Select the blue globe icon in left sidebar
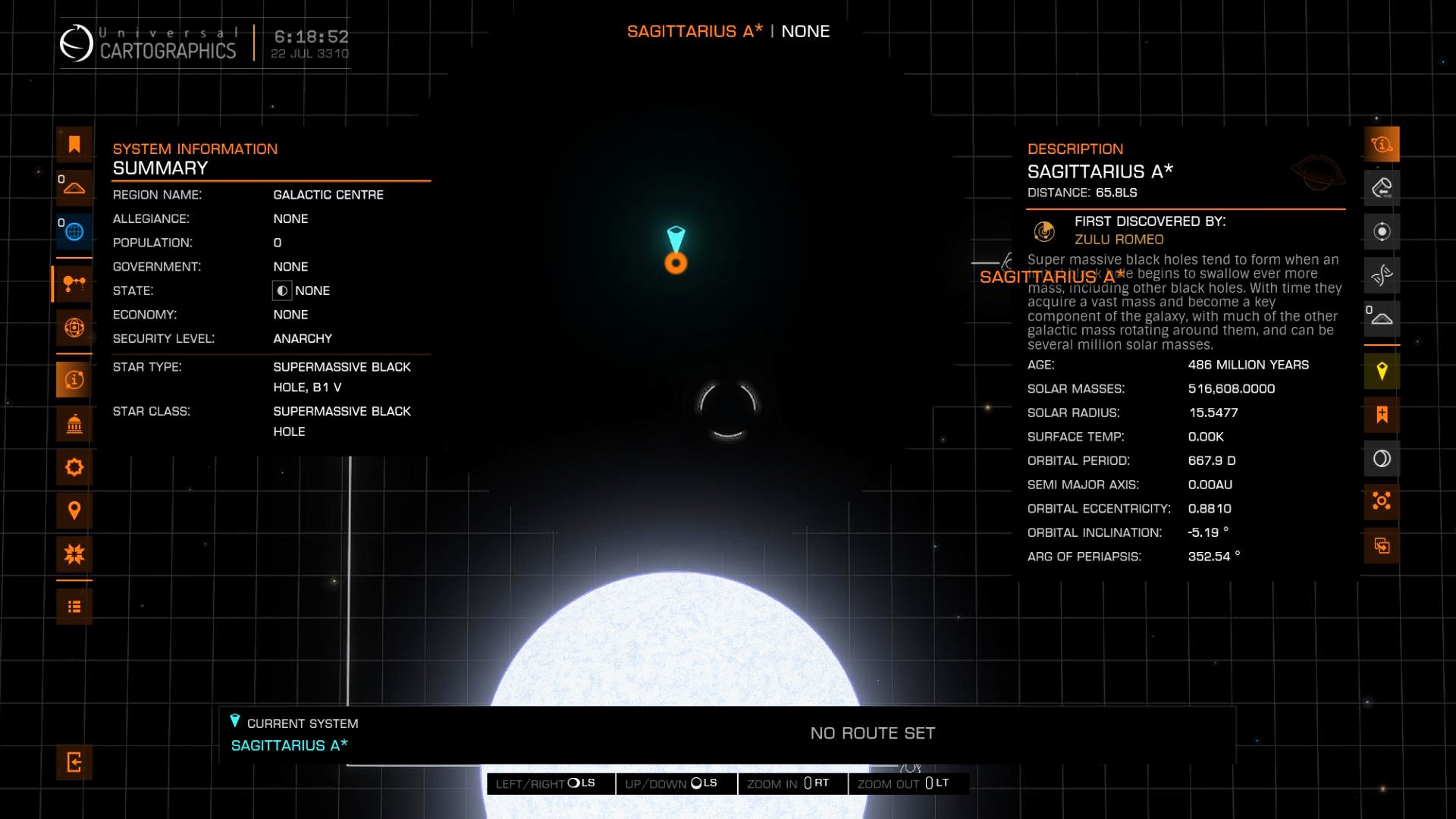The height and width of the screenshot is (819, 1456). coord(74,231)
